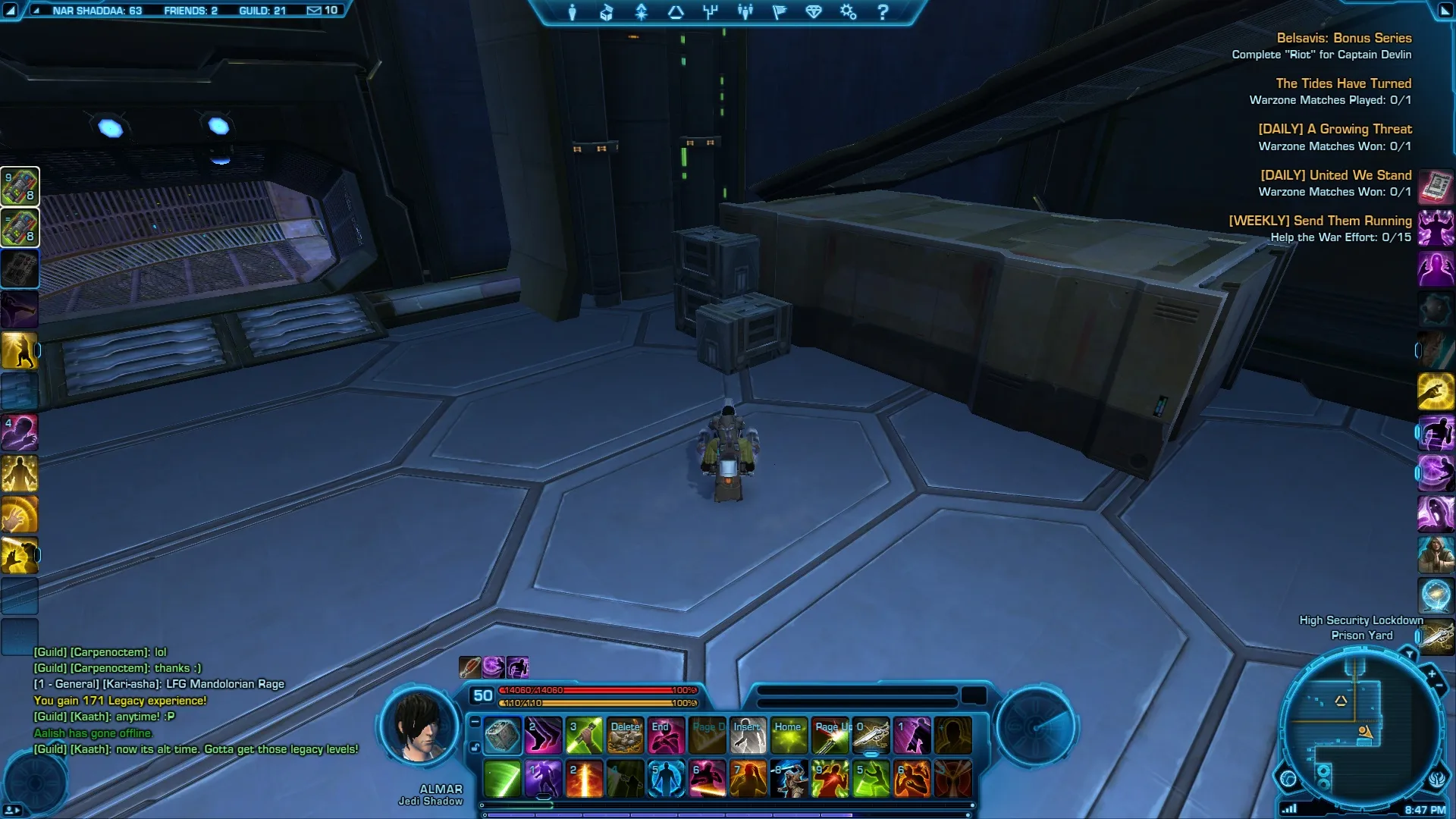
Task: Activate the Home-bound green burst ability
Action: [x=789, y=736]
